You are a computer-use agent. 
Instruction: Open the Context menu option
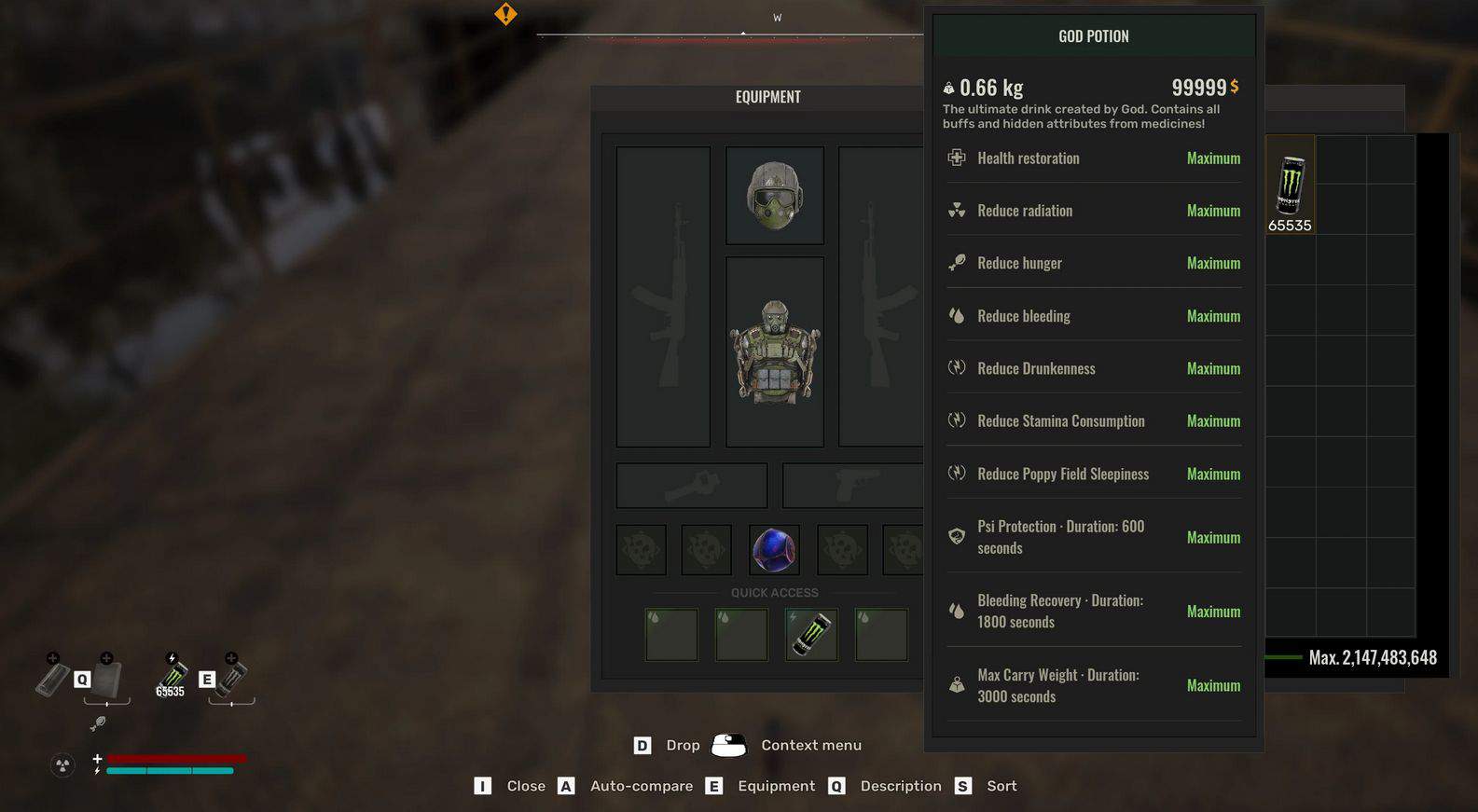click(810, 745)
